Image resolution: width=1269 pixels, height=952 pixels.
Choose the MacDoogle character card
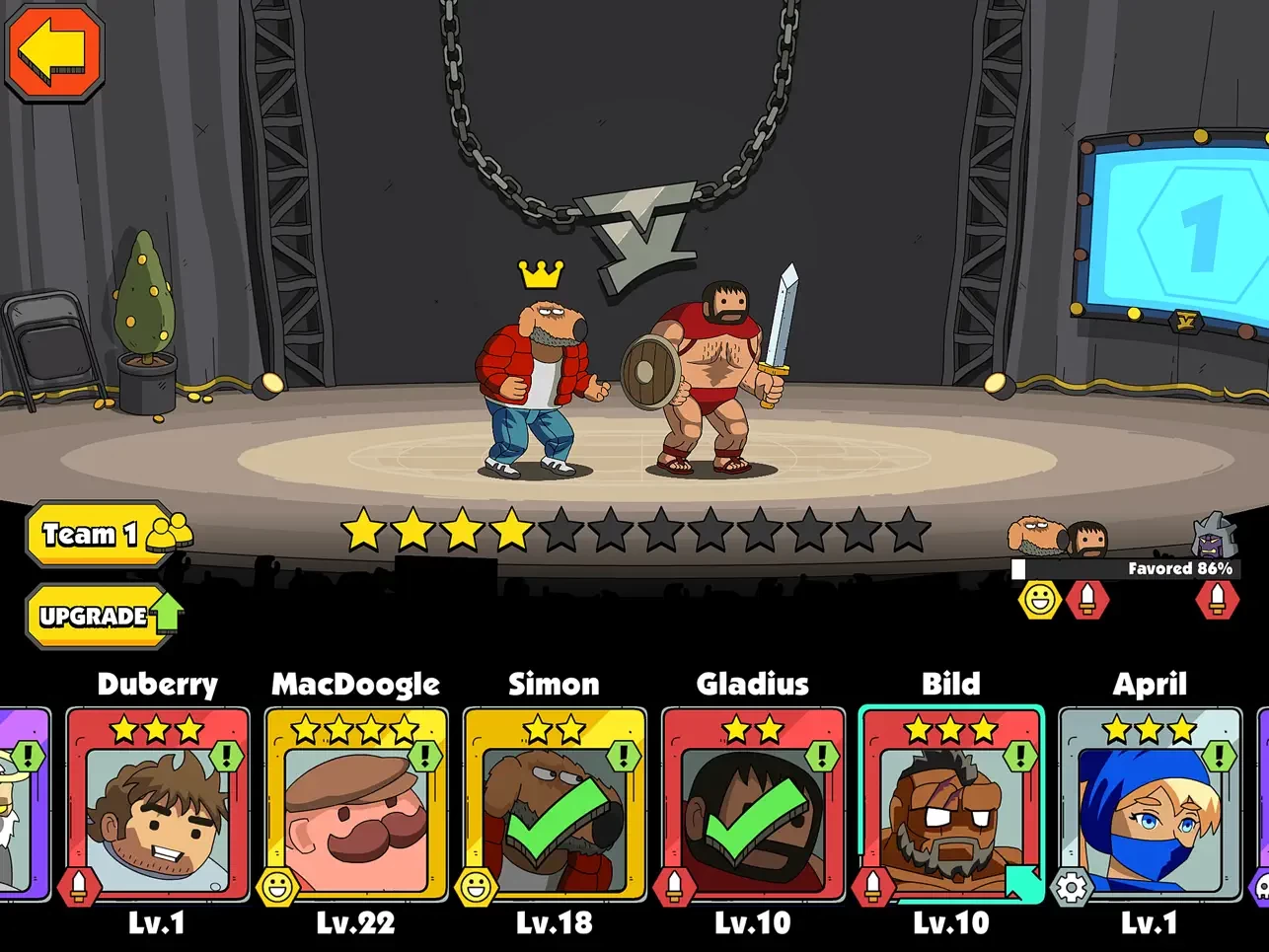356,804
